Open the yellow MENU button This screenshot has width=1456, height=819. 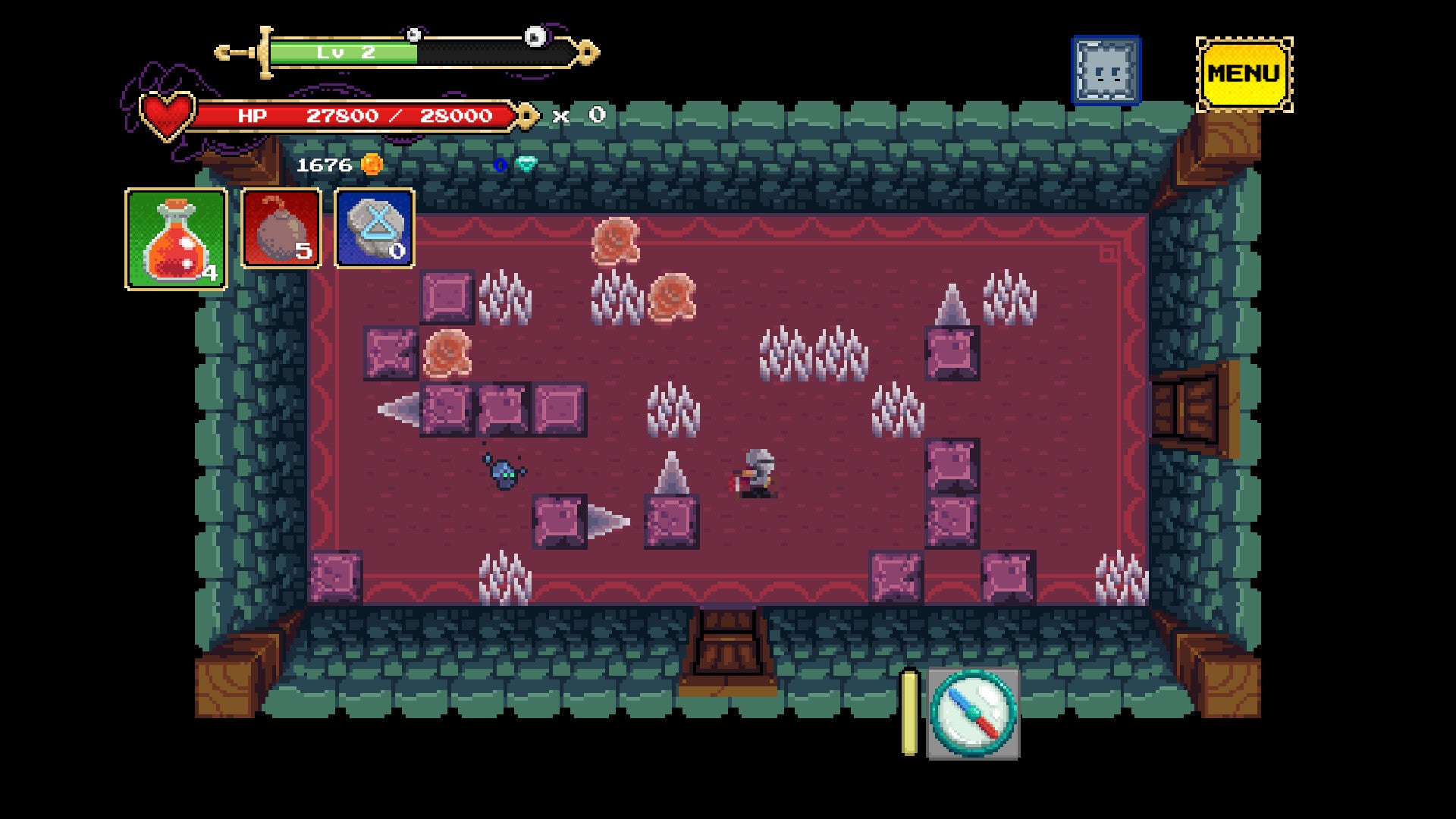pos(1244,74)
